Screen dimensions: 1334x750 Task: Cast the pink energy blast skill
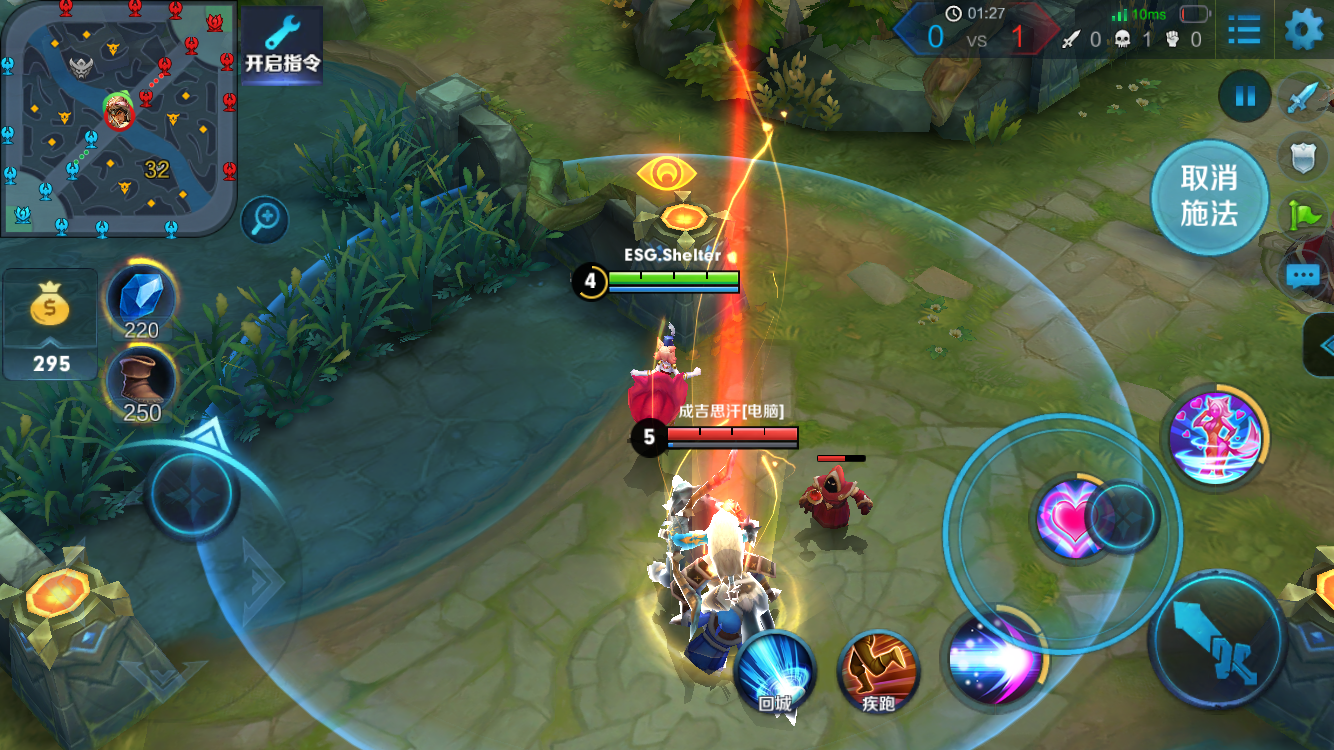(993, 656)
